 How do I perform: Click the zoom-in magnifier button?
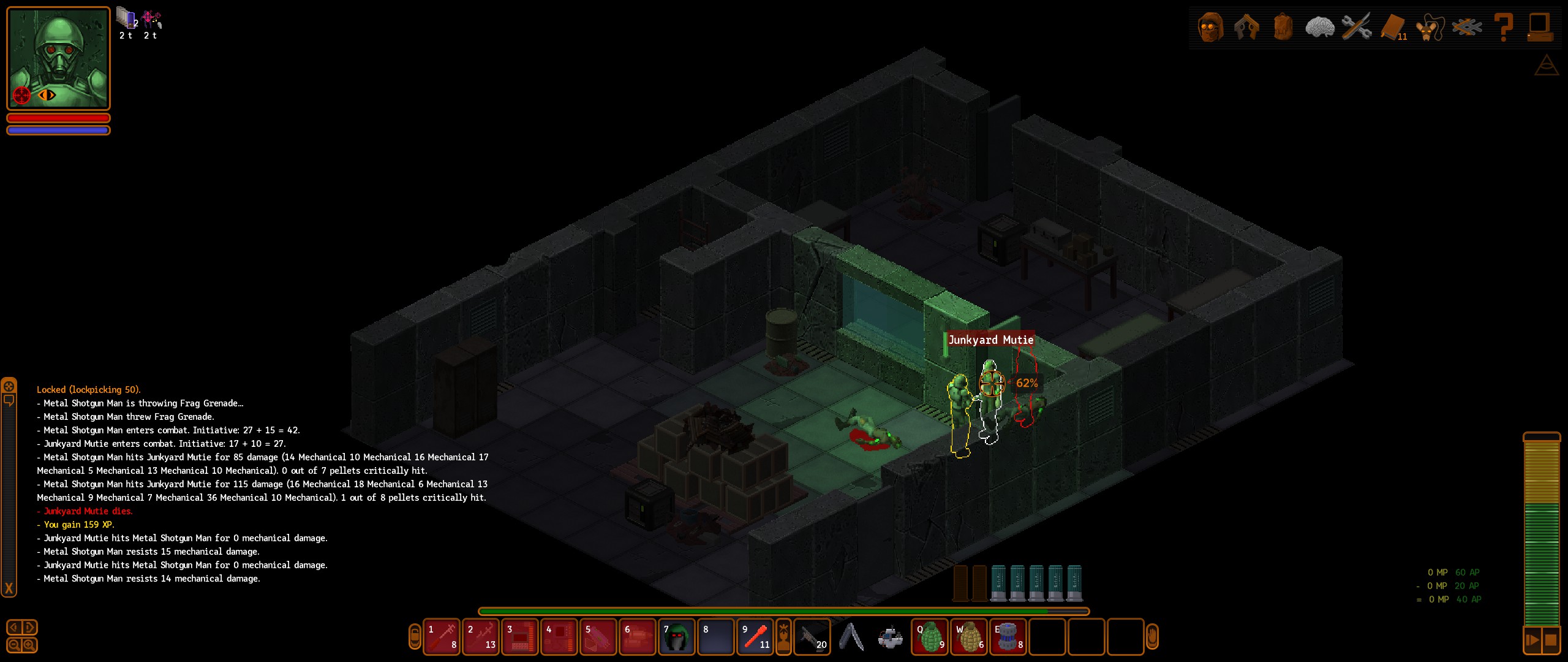(29, 645)
